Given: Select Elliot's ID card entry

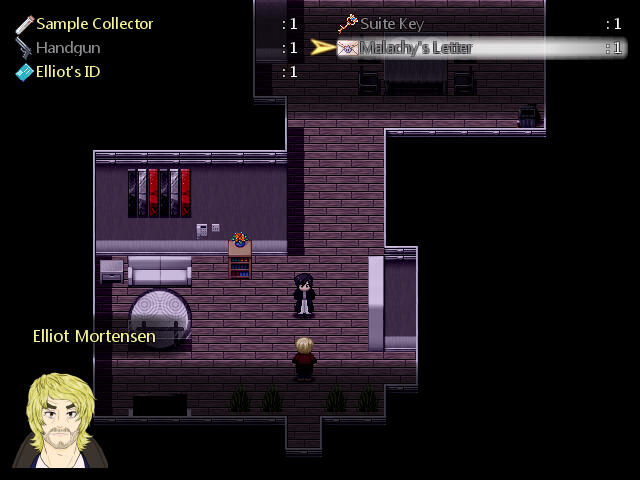Looking at the screenshot, I should pyautogui.click(x=68, y=71).
